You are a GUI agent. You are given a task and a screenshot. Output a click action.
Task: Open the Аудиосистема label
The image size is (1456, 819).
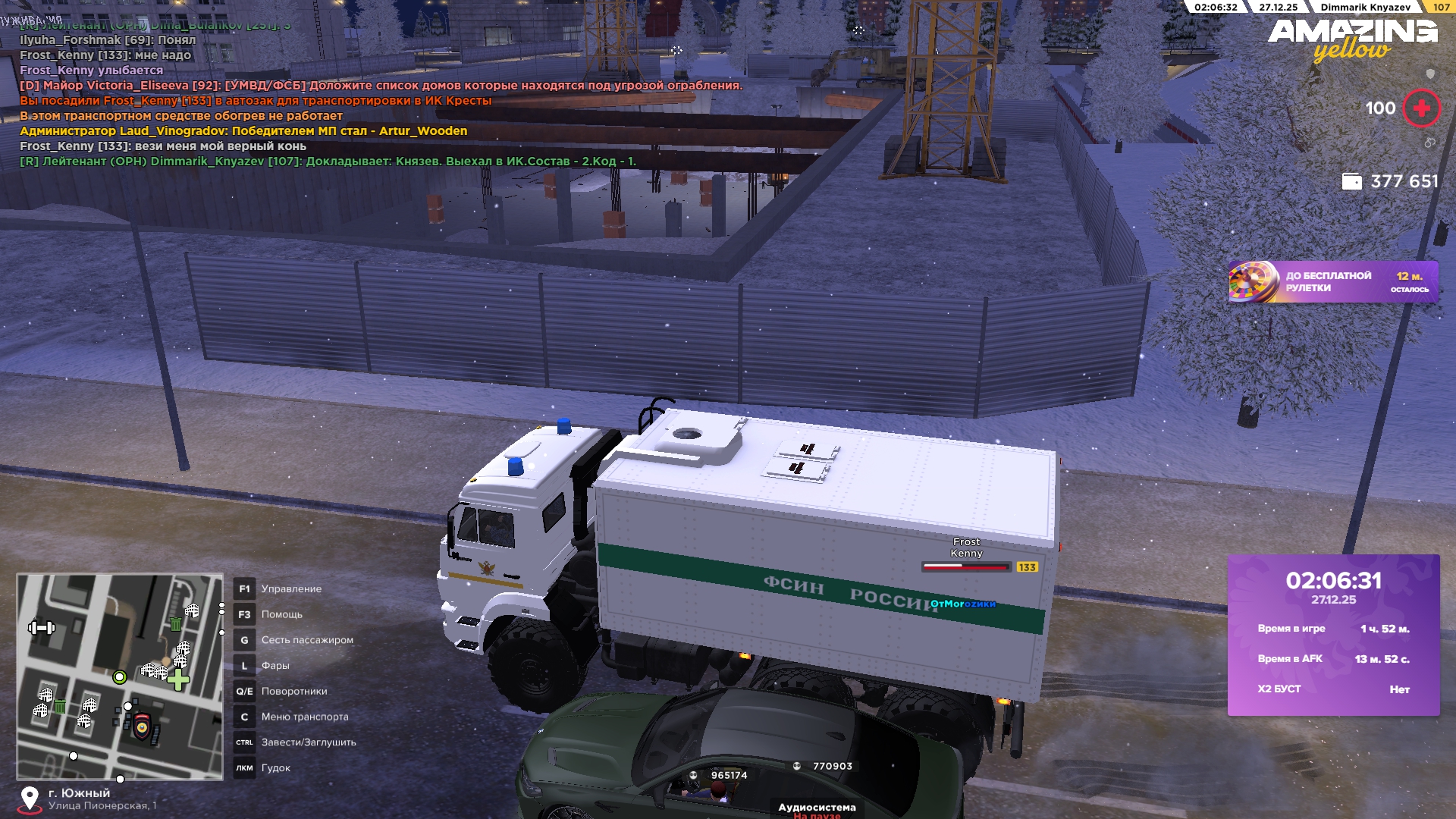click(x=817, y=808)
